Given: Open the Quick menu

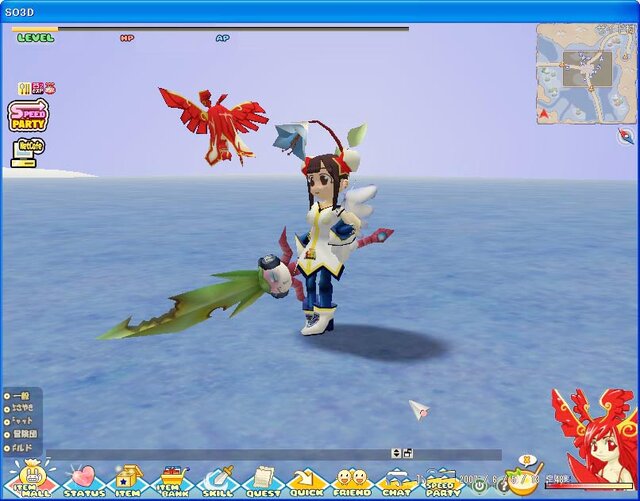Looking at the screenshot, I should (x=306, y=480).
